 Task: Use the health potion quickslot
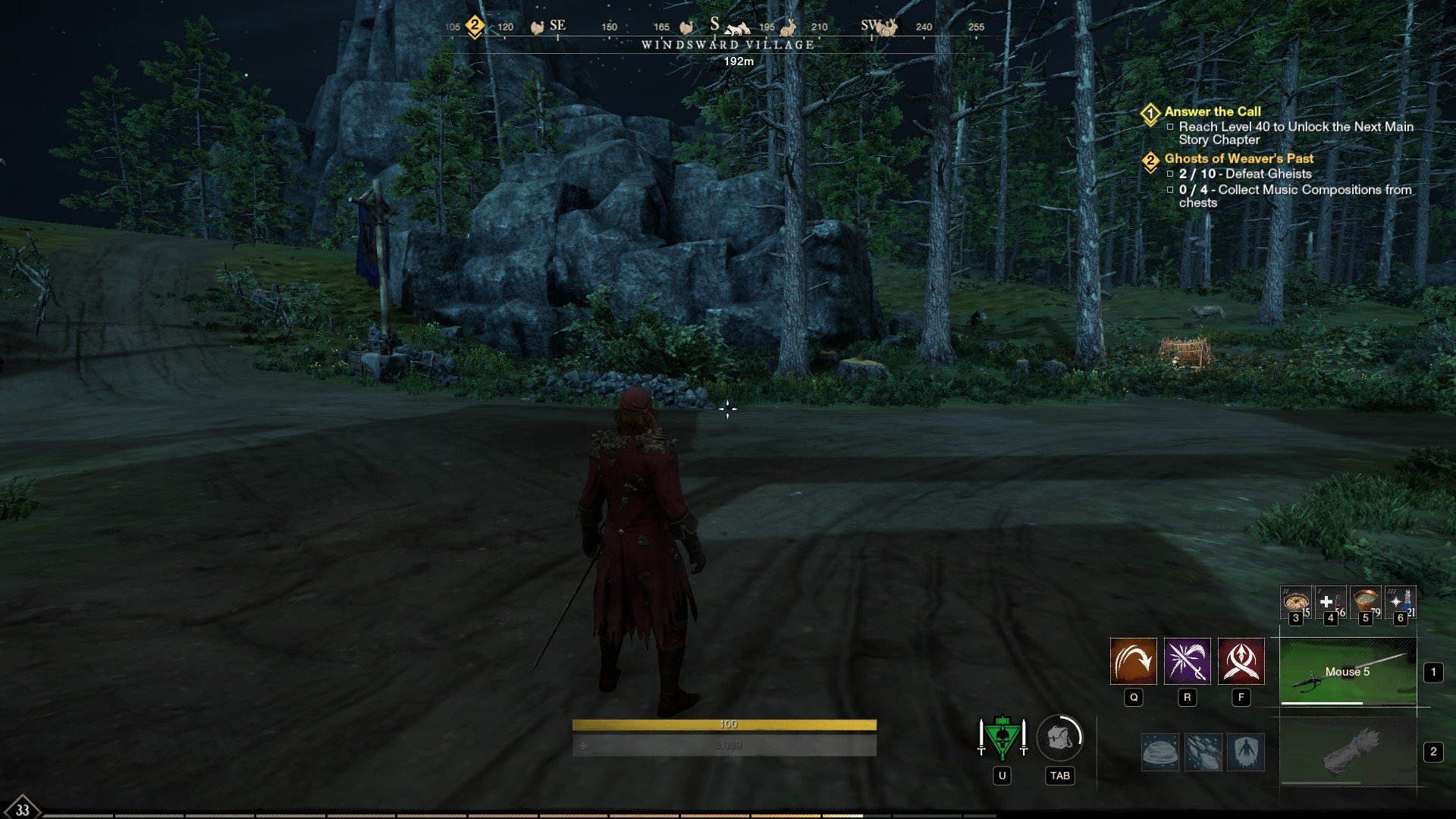tap(1330, 603)
